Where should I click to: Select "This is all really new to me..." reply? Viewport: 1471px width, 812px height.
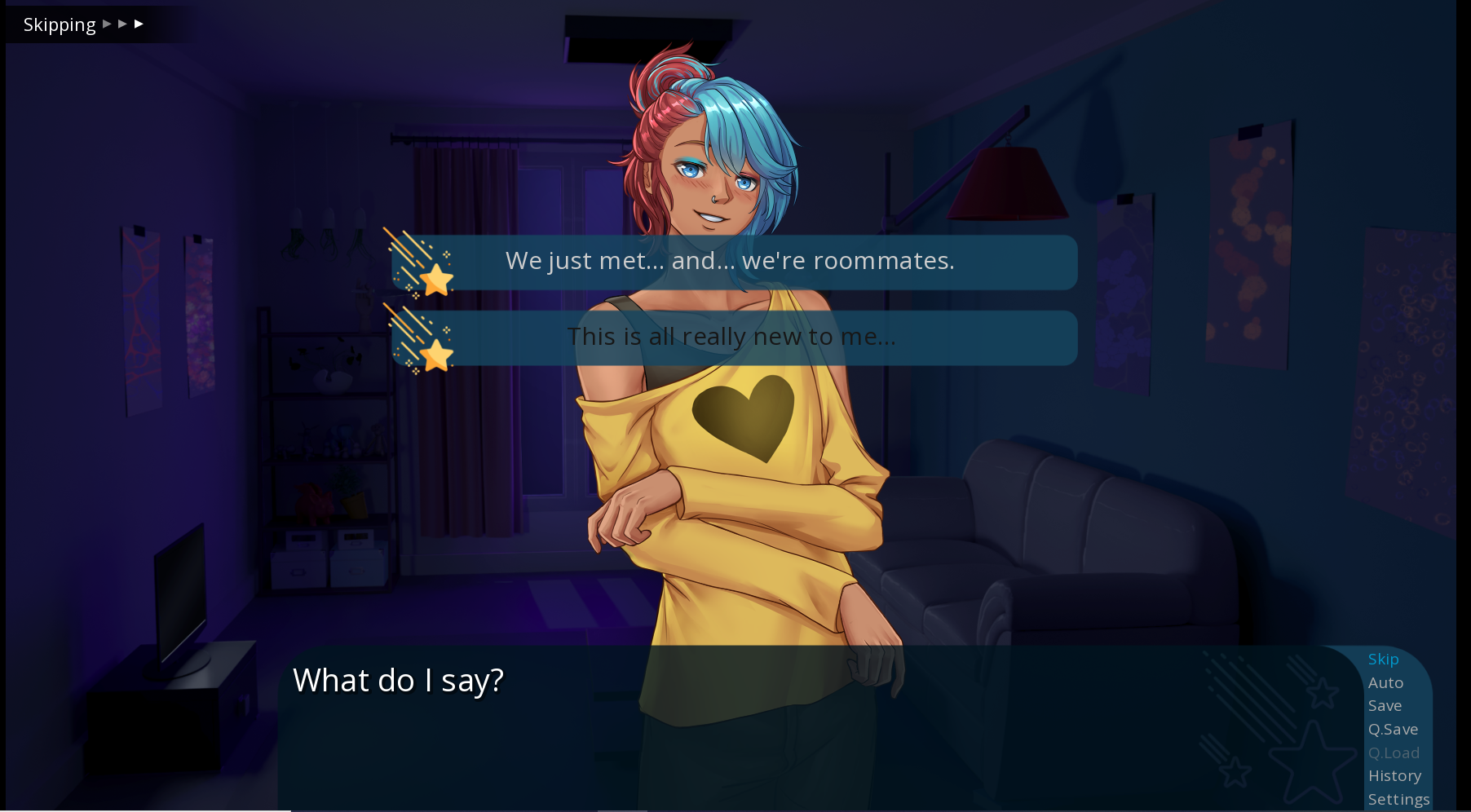pos(731,337)
